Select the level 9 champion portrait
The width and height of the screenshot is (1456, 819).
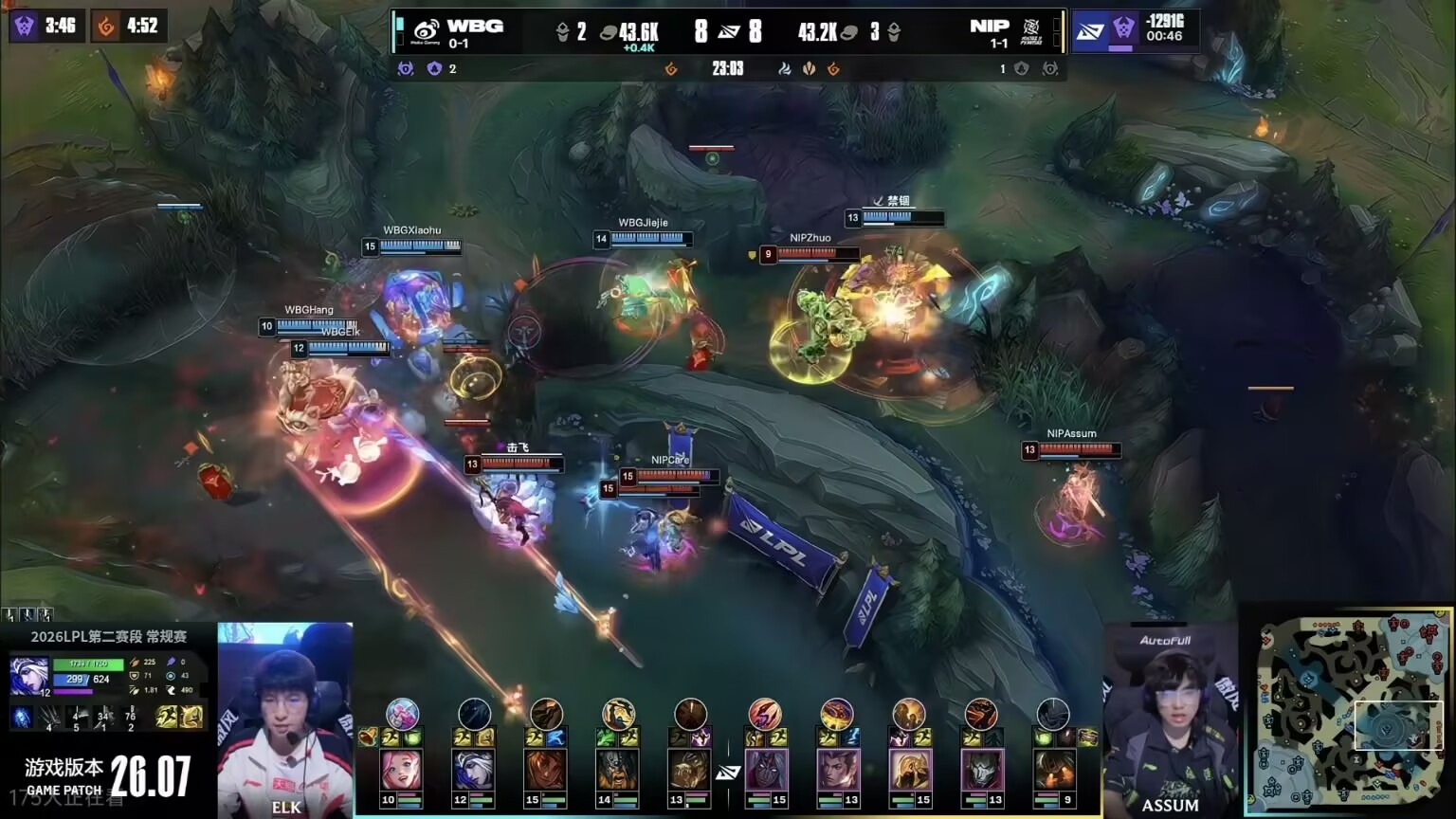pos(1053,771)
